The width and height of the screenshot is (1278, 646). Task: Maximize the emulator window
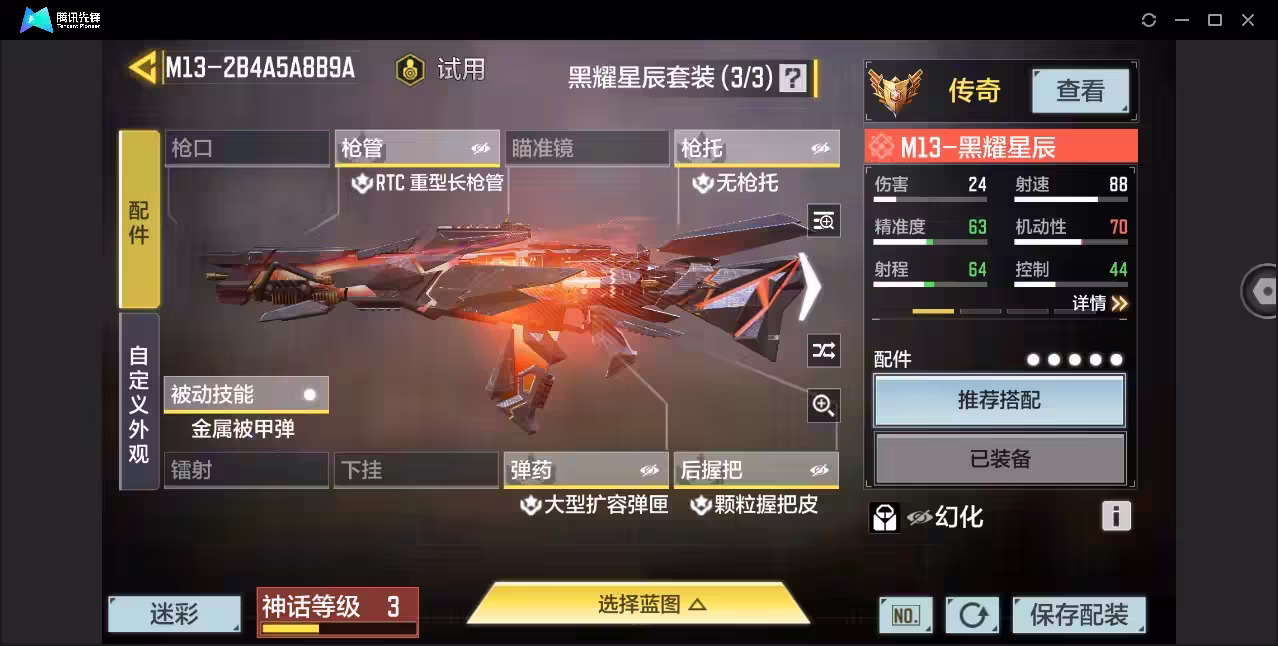(1215, 20)
